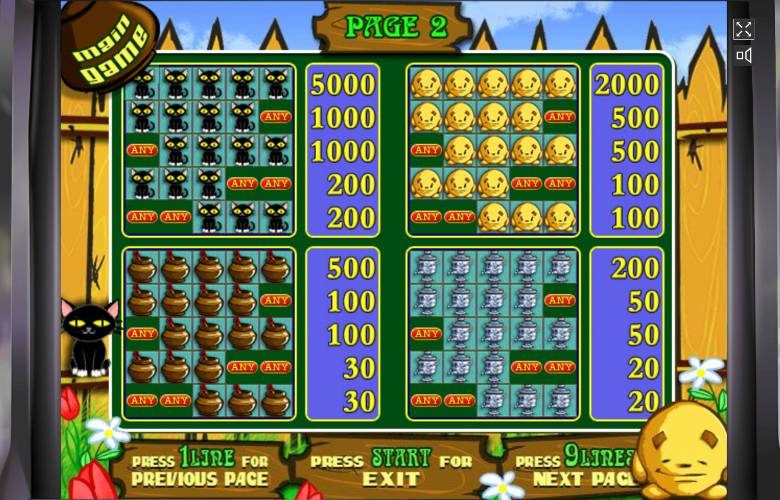Viewport: 780px width, 500px height.
Task: Toggle fullscreen mode with the expand icon
Action: point(743,29)
